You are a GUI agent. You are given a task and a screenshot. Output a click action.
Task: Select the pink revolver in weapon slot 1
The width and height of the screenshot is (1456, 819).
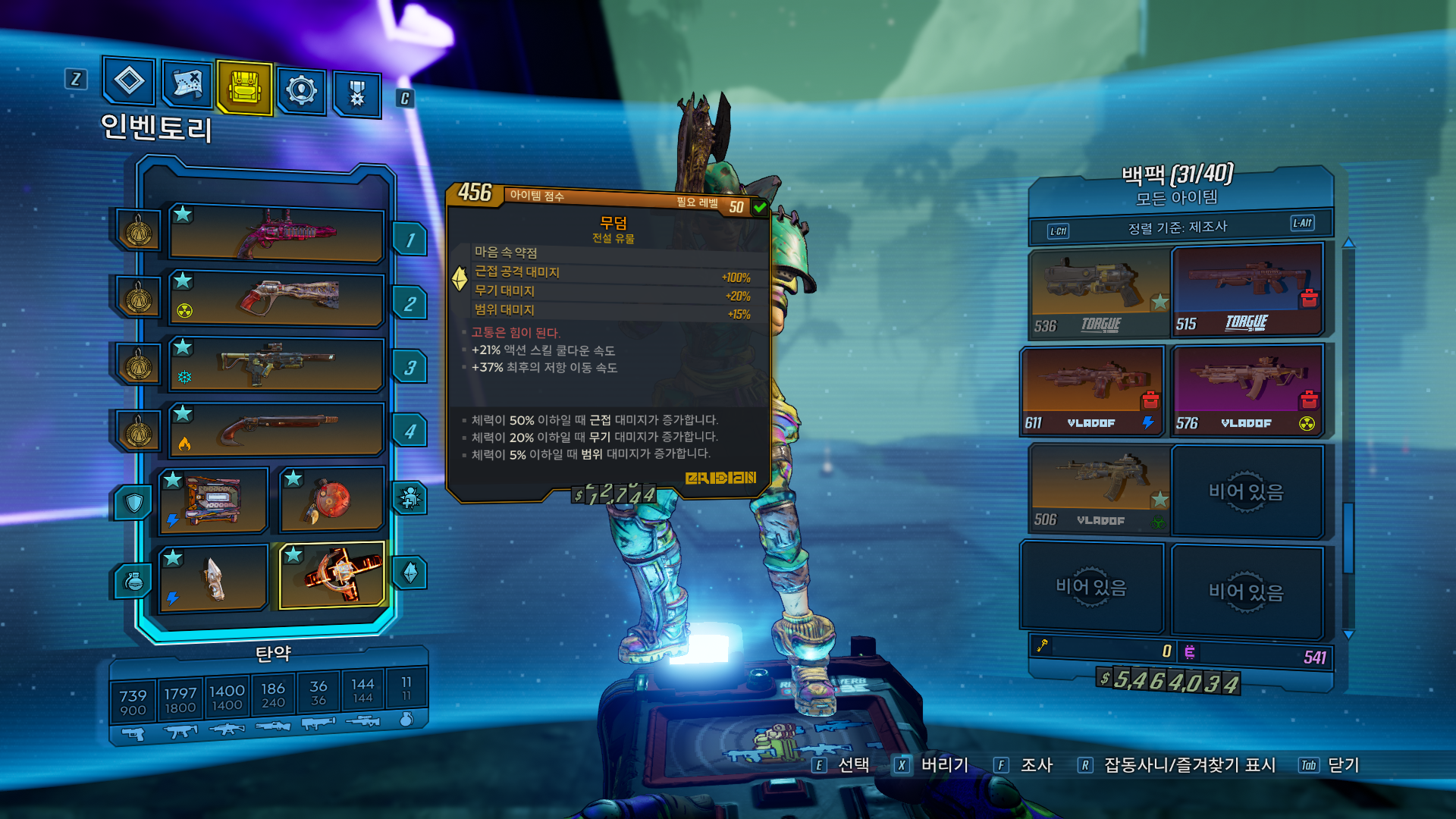pyautogui.click(x=277, y=233)
